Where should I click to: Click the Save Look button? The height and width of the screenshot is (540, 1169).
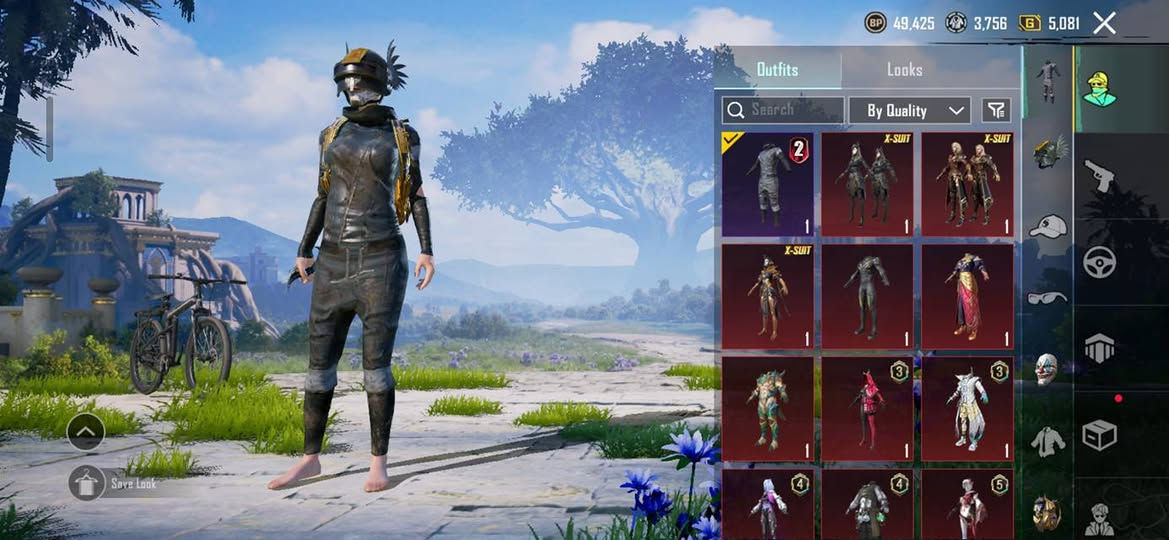88,483
